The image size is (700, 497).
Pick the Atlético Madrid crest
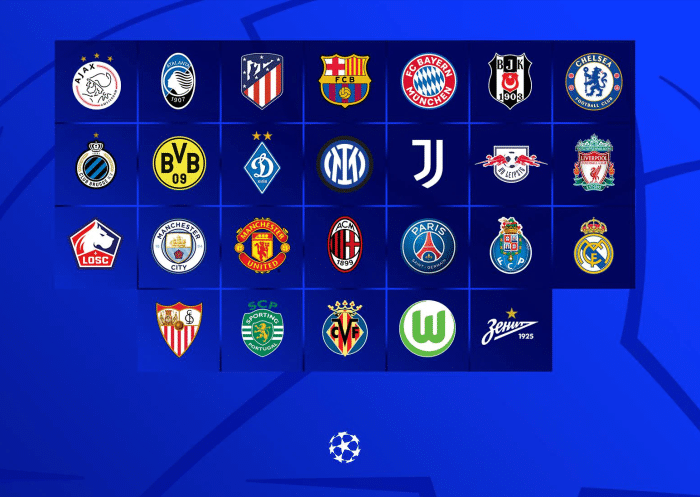coord(262,82)
